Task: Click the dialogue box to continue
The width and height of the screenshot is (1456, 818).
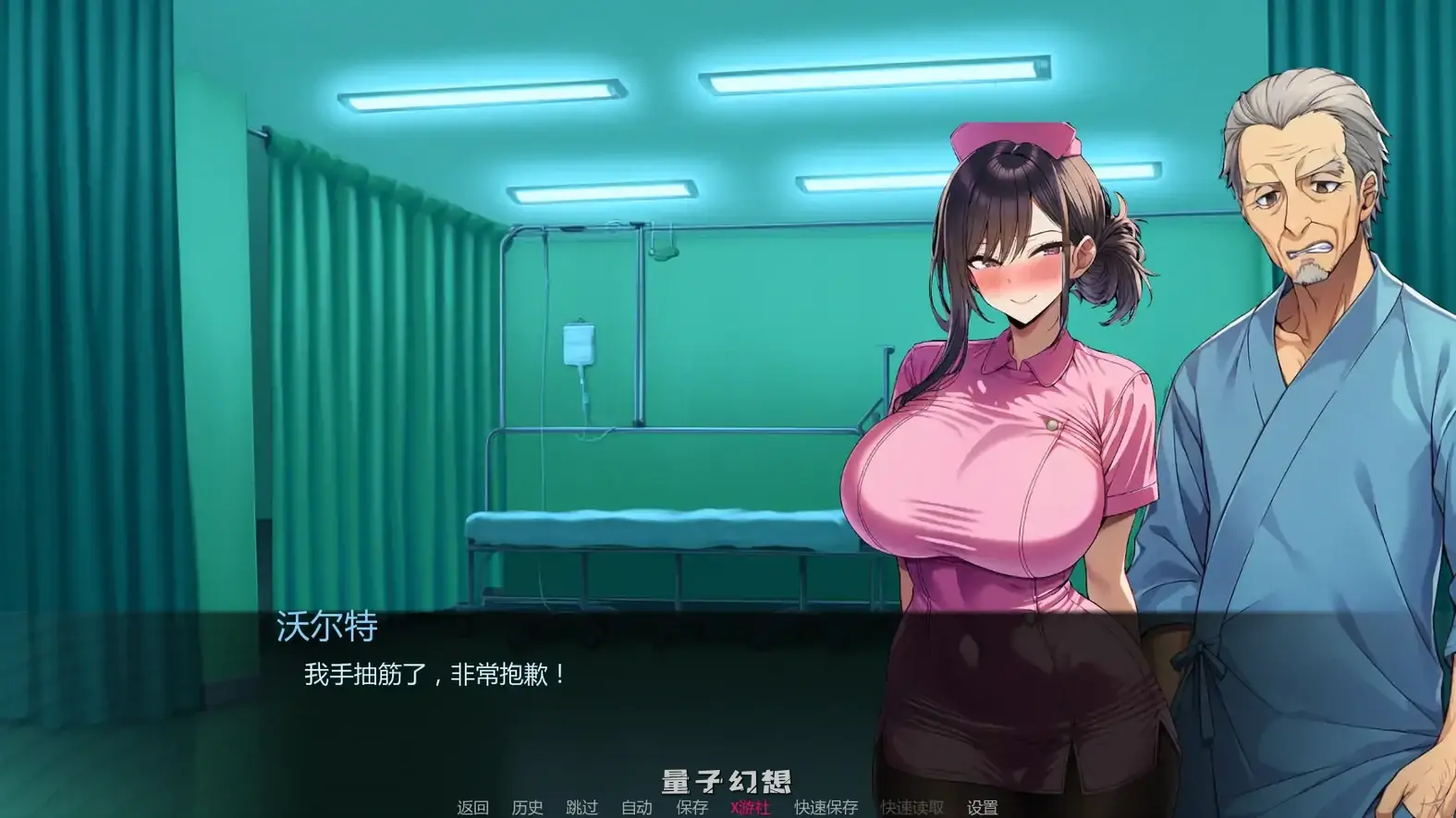Action: point(555,702)
